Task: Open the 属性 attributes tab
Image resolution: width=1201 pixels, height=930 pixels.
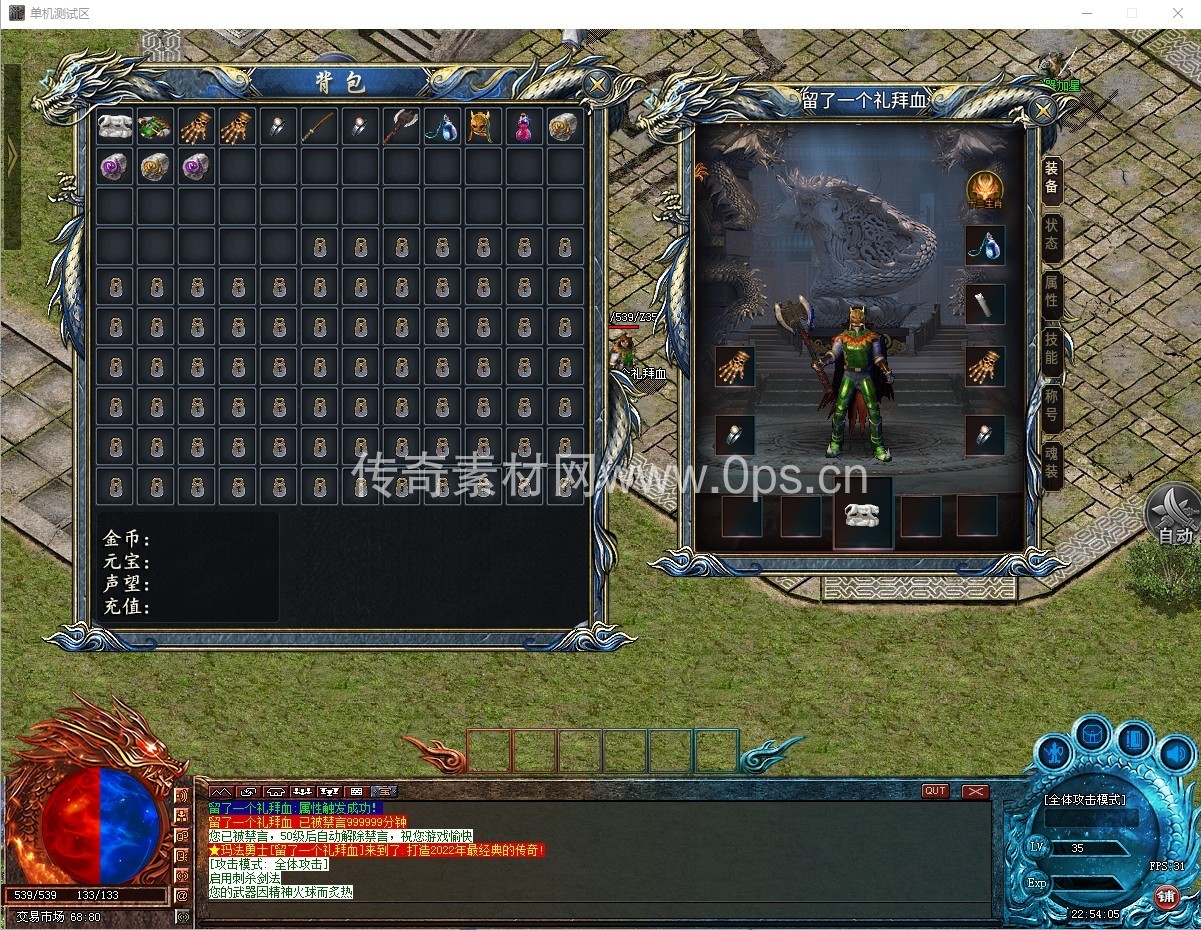Action: point(1051,291)
